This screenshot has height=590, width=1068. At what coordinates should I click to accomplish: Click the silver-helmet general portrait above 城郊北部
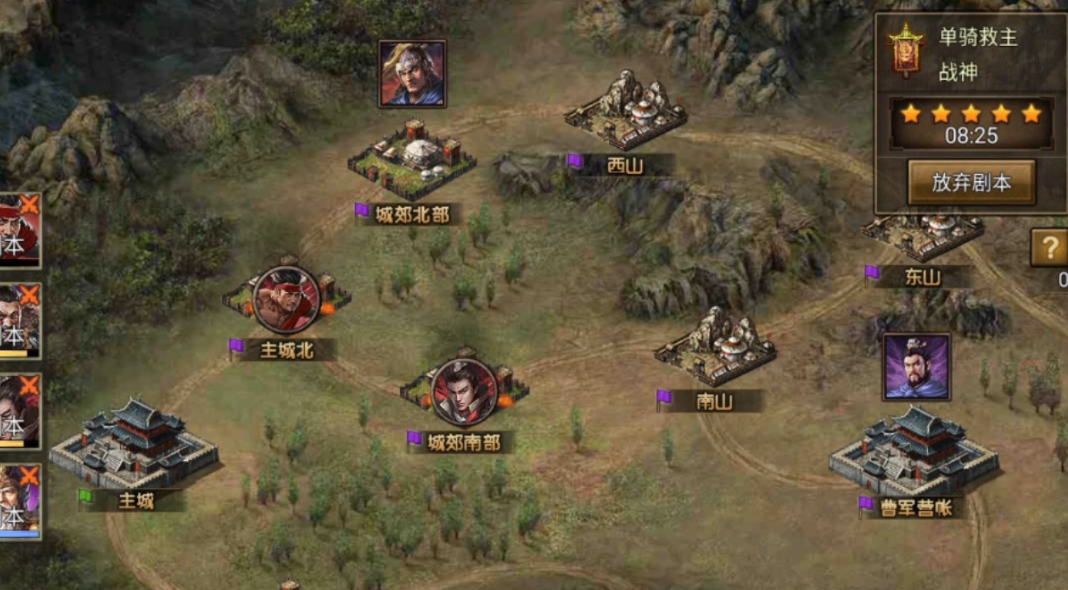(412, 73)
